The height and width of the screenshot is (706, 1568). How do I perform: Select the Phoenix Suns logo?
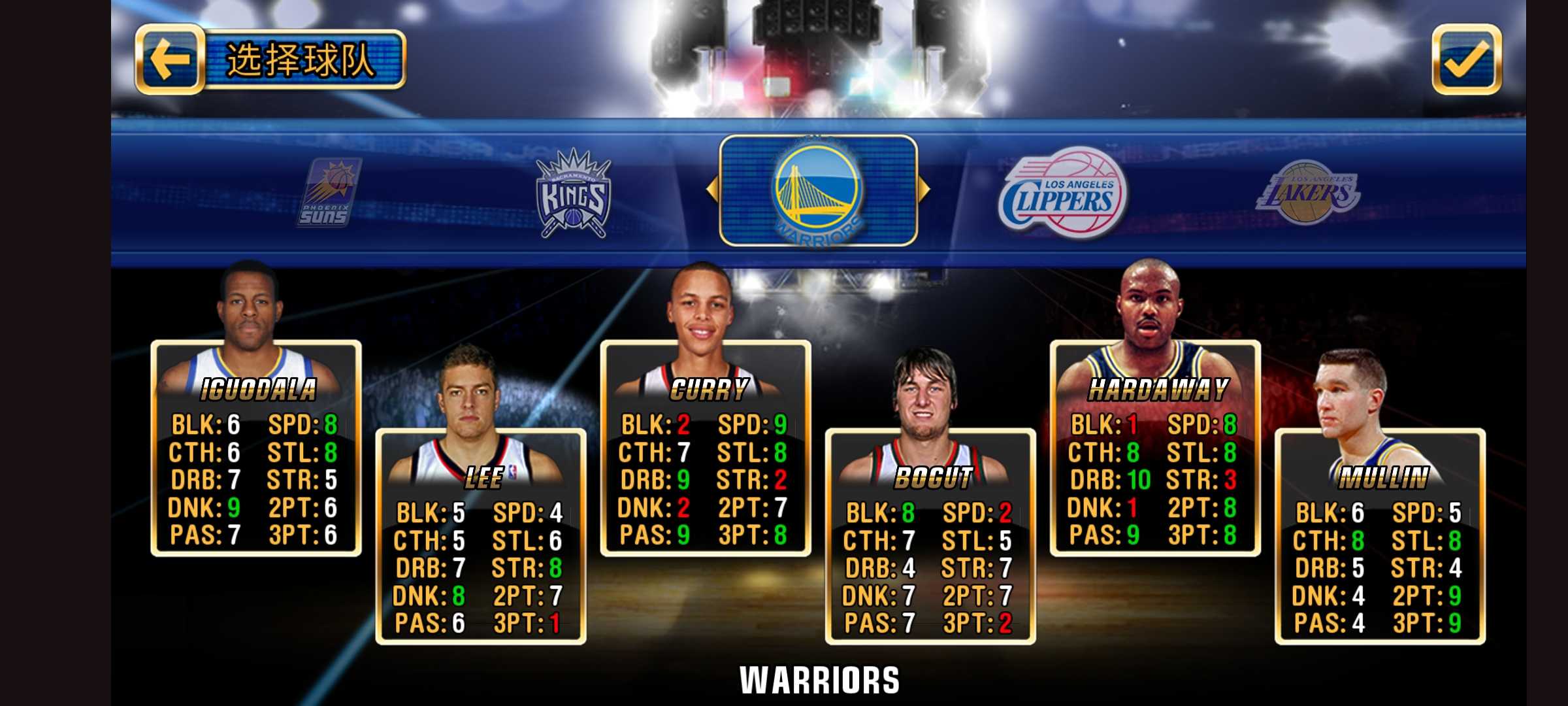click(330, 193)
